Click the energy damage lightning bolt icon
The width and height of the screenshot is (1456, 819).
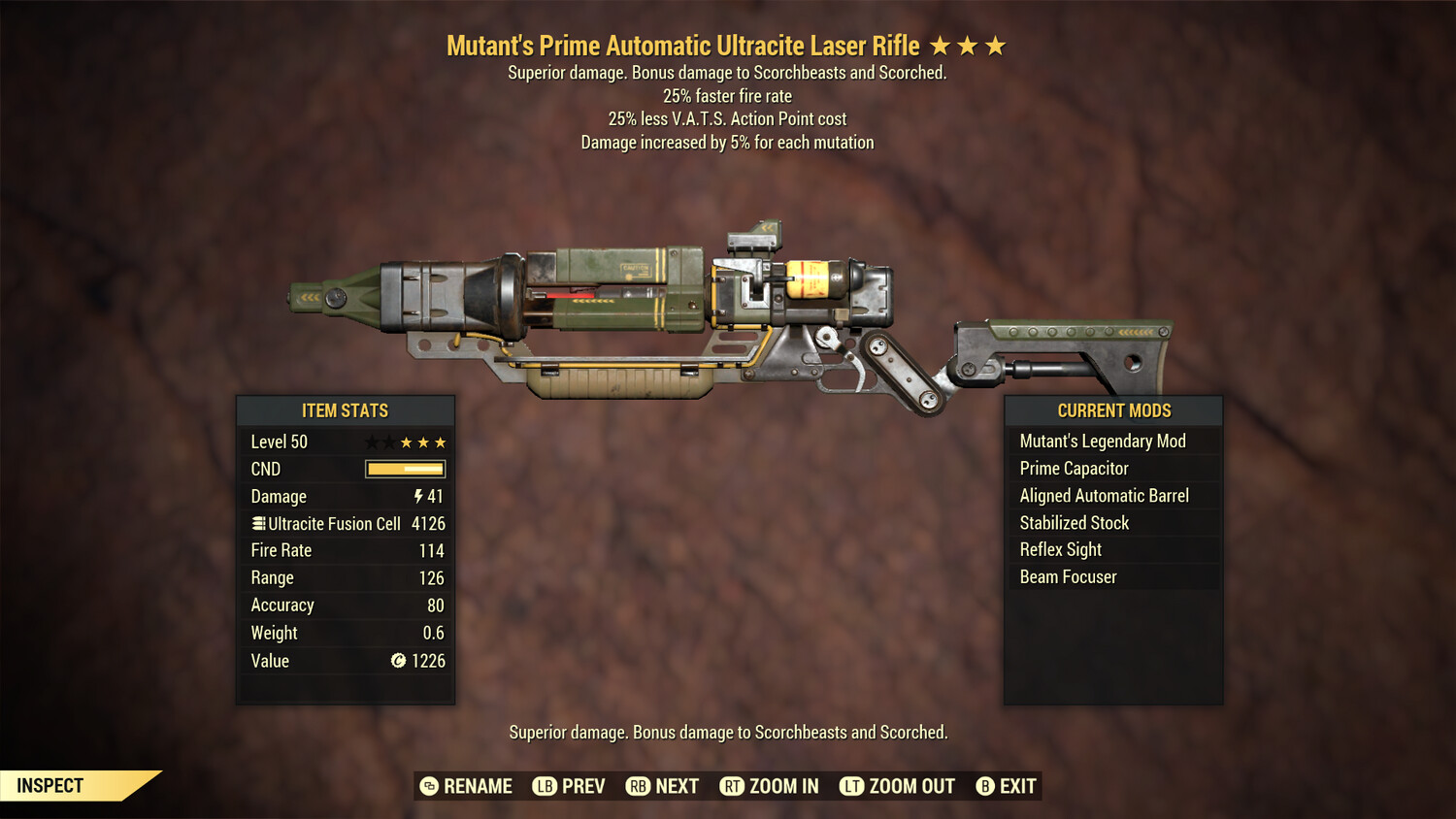(x=417, y=496)
